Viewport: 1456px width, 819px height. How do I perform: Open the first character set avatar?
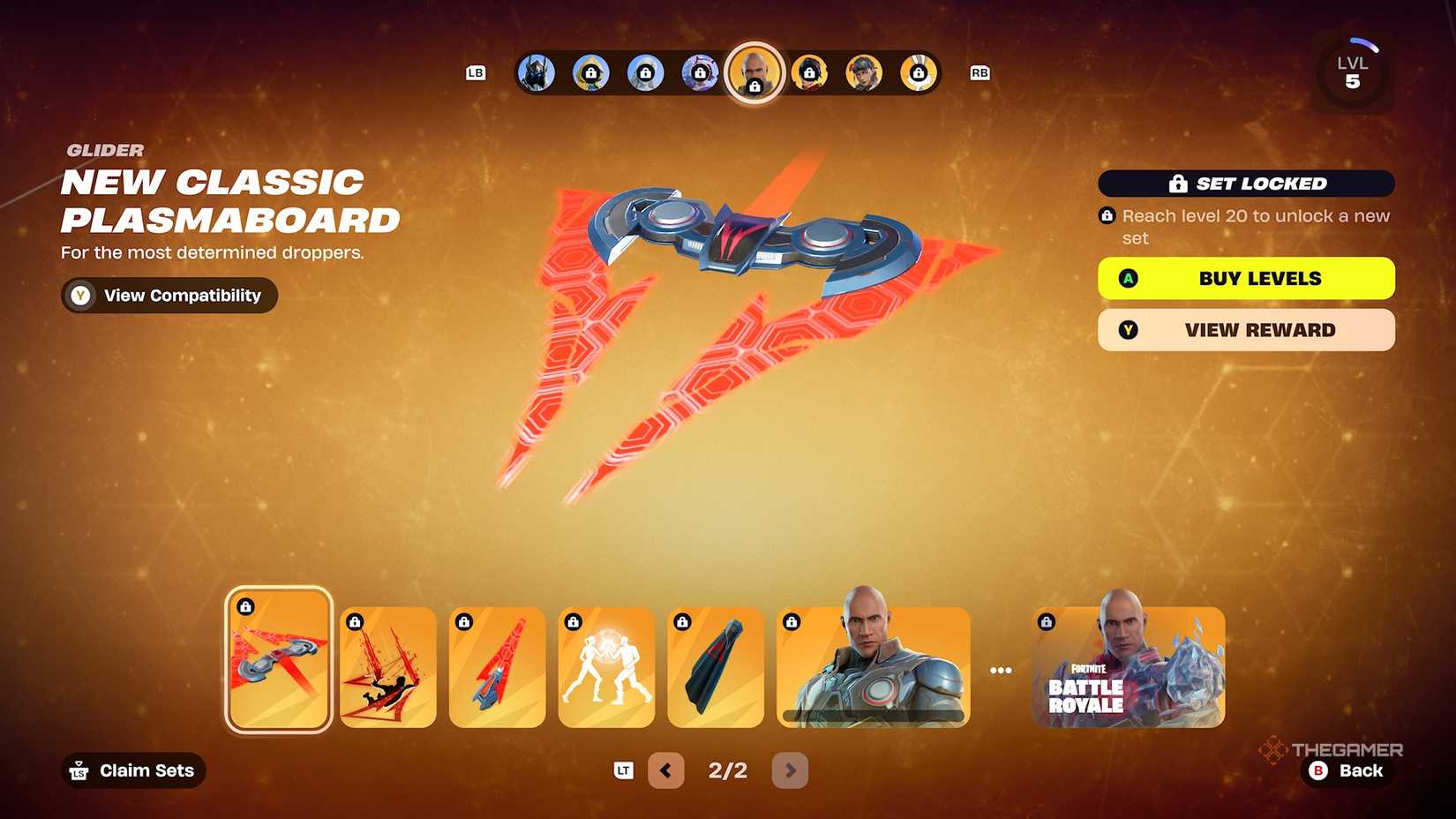coord(536,73)
